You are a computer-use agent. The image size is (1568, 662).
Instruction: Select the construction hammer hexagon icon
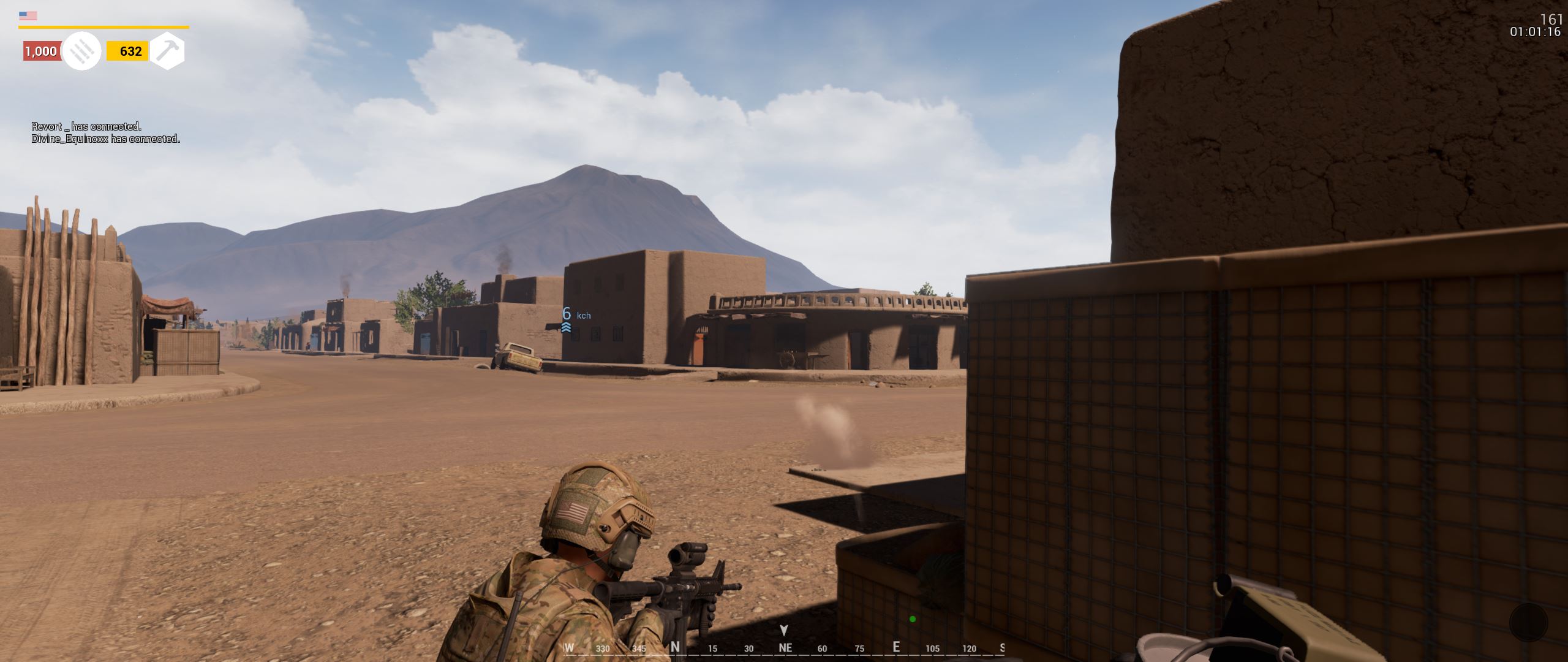pos(167,51)
